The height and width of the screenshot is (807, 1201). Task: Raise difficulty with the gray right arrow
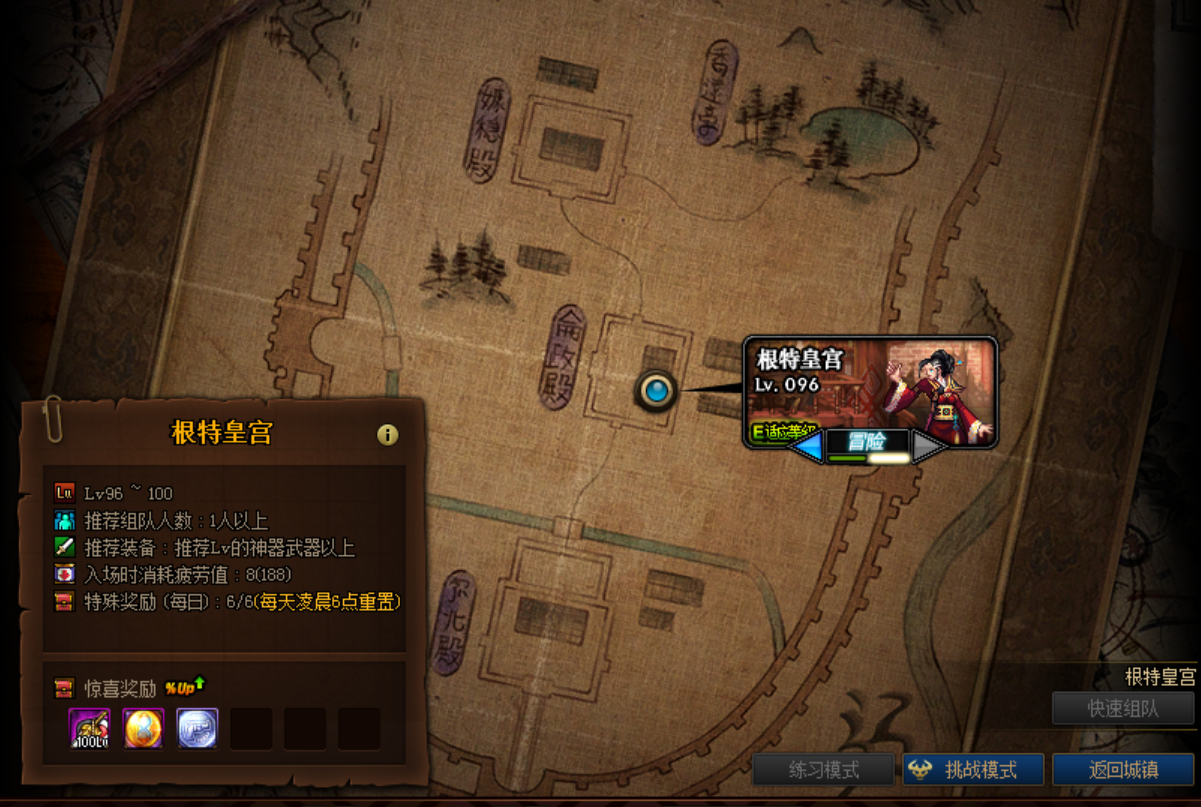tap(929, 446)
